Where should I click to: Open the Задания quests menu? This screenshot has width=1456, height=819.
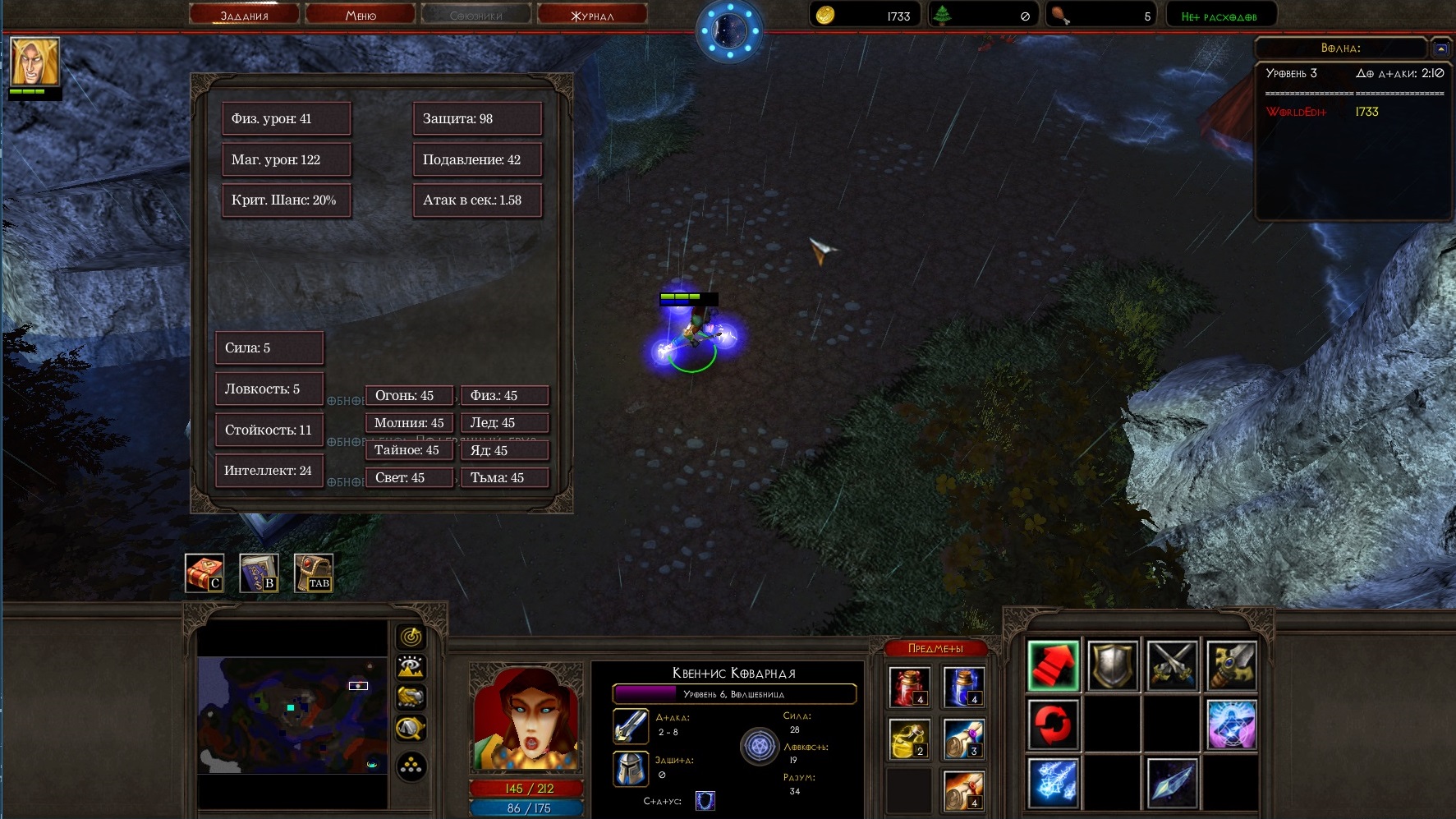click(244, 15)
